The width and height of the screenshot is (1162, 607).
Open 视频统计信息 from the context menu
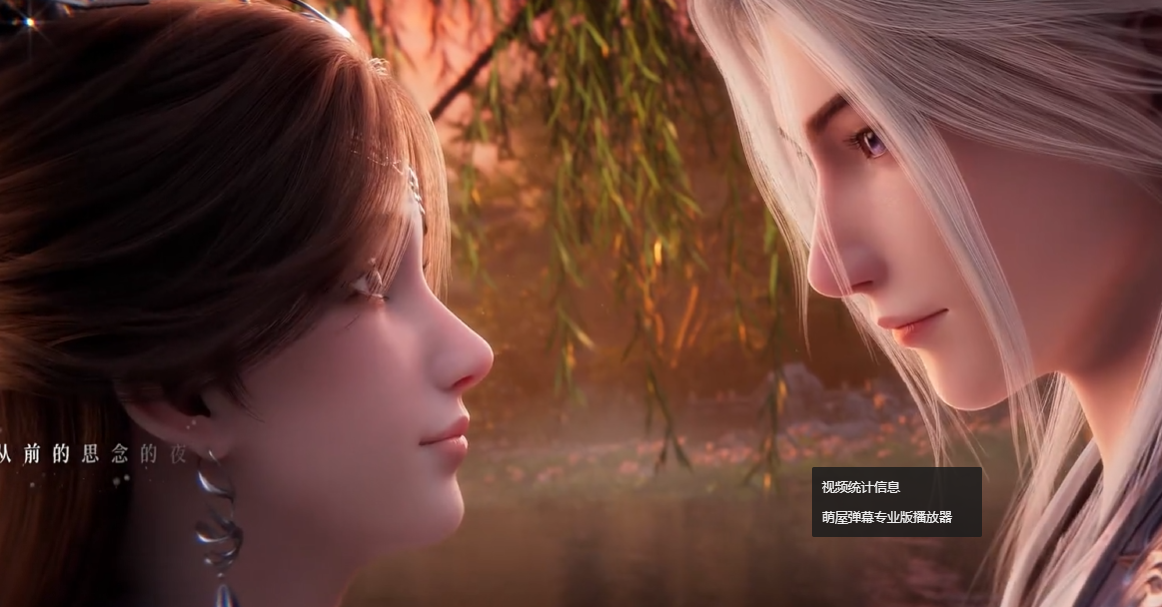(861, 487)
